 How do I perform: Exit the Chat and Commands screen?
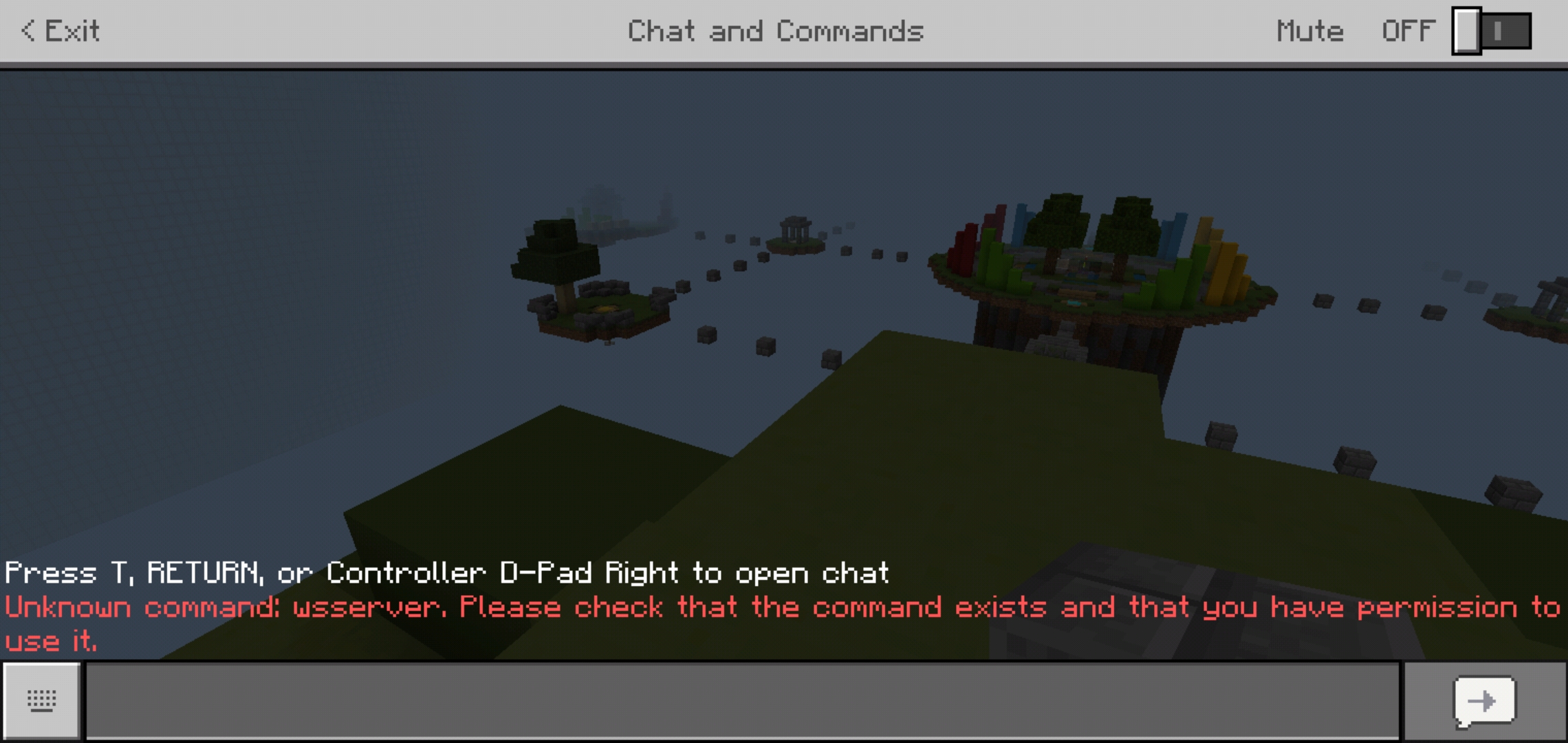click(61, 31)
